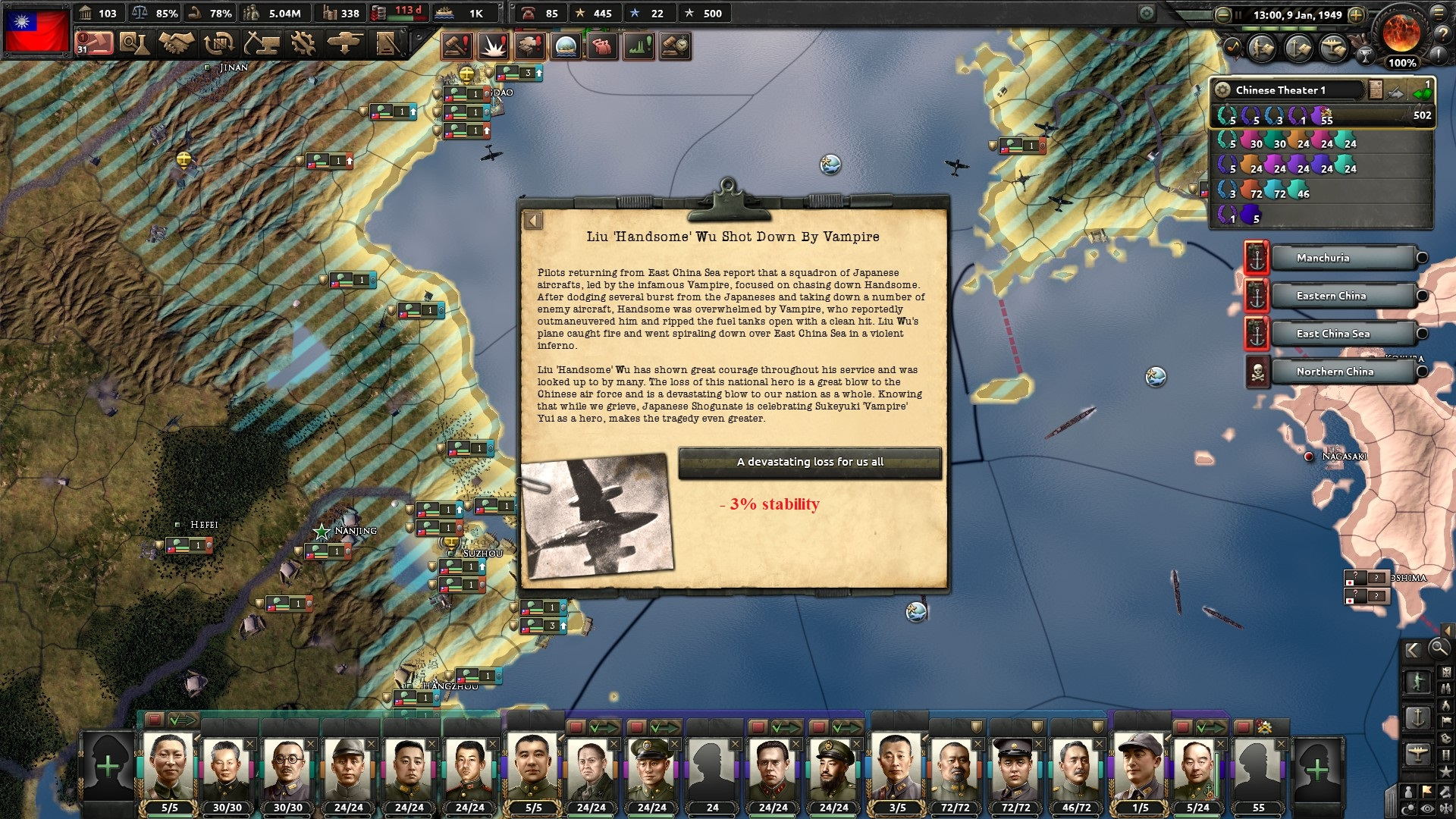Click the explosion alert icon
Viewport: 1456px width, 819px height.
(x=494, y=46)
